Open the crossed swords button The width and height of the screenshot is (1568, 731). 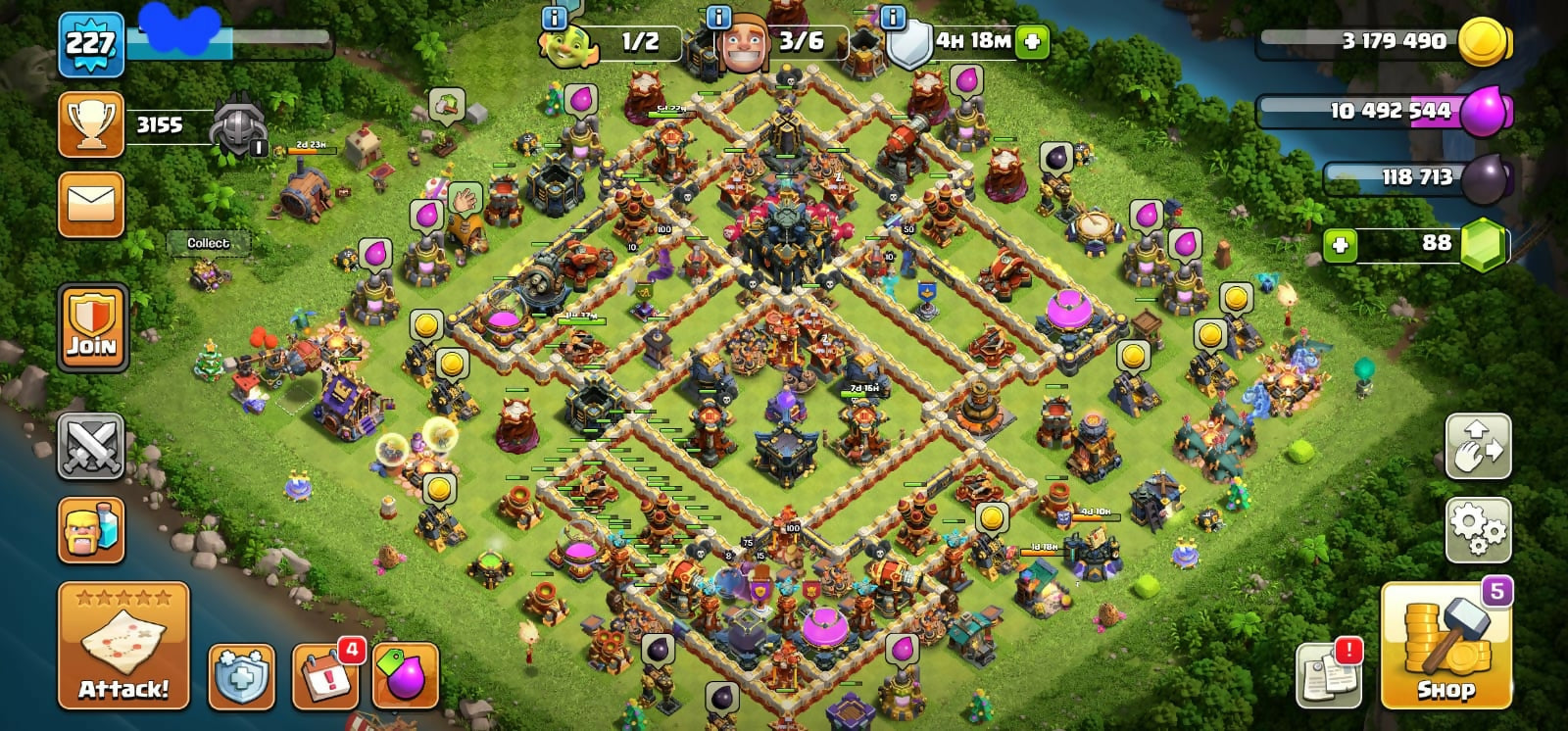click(91, 447)
